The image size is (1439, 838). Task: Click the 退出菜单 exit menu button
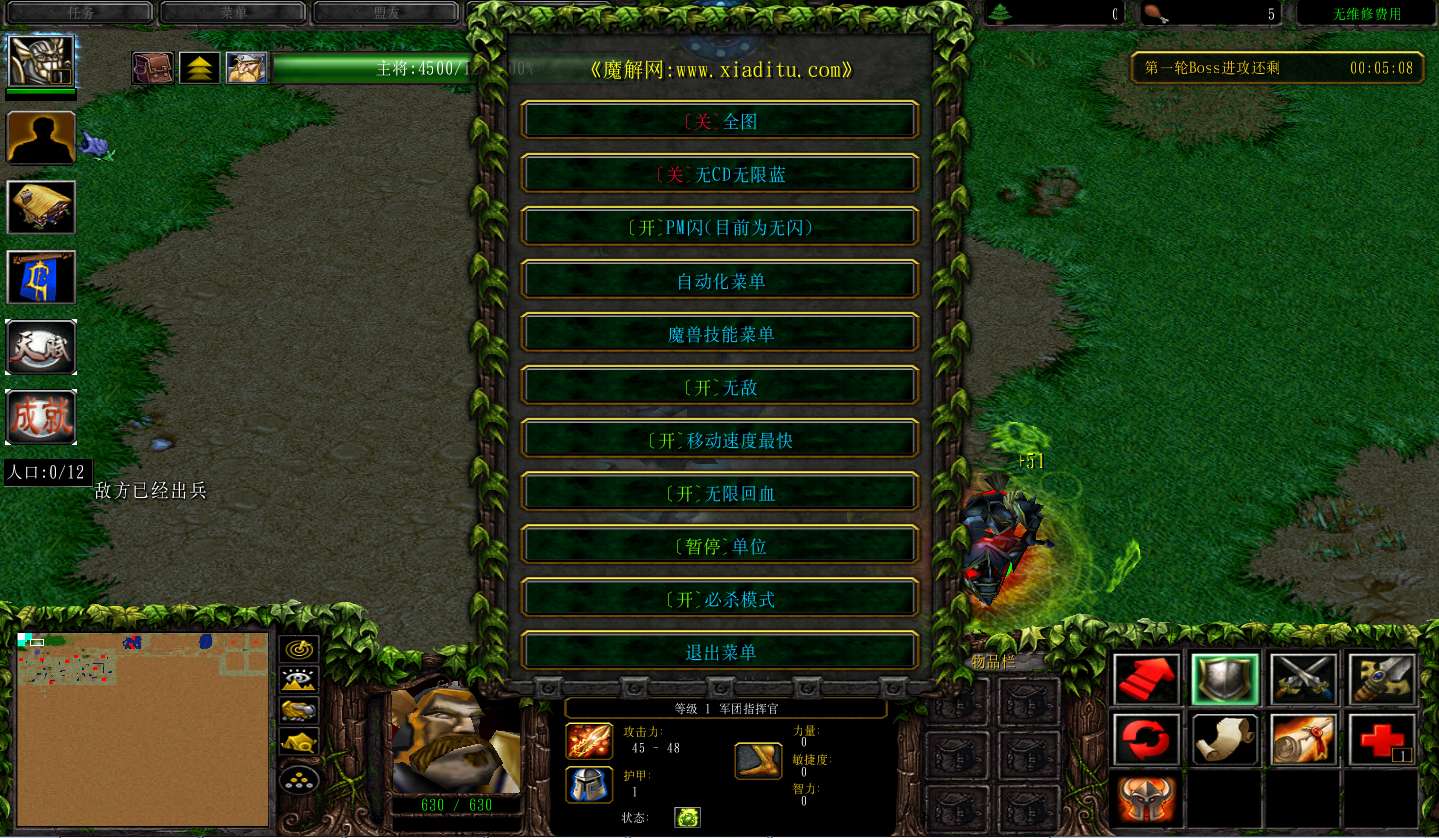point(718,651)
